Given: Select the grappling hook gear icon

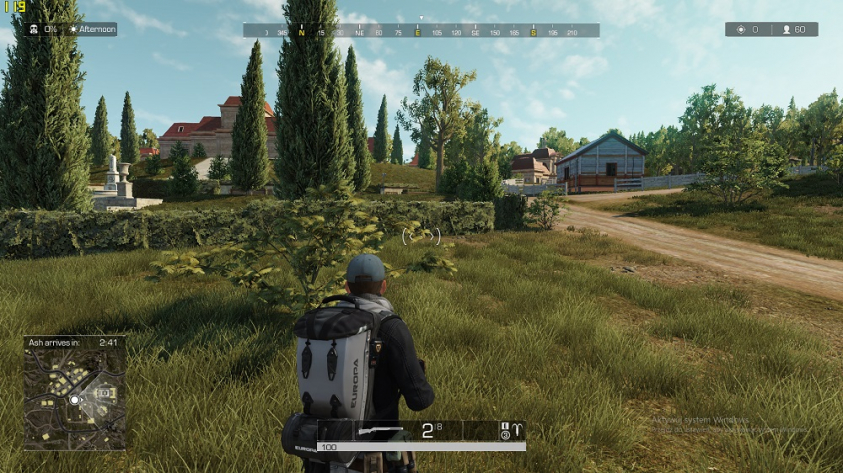Looking at the screenshot, I should (517, 431).
